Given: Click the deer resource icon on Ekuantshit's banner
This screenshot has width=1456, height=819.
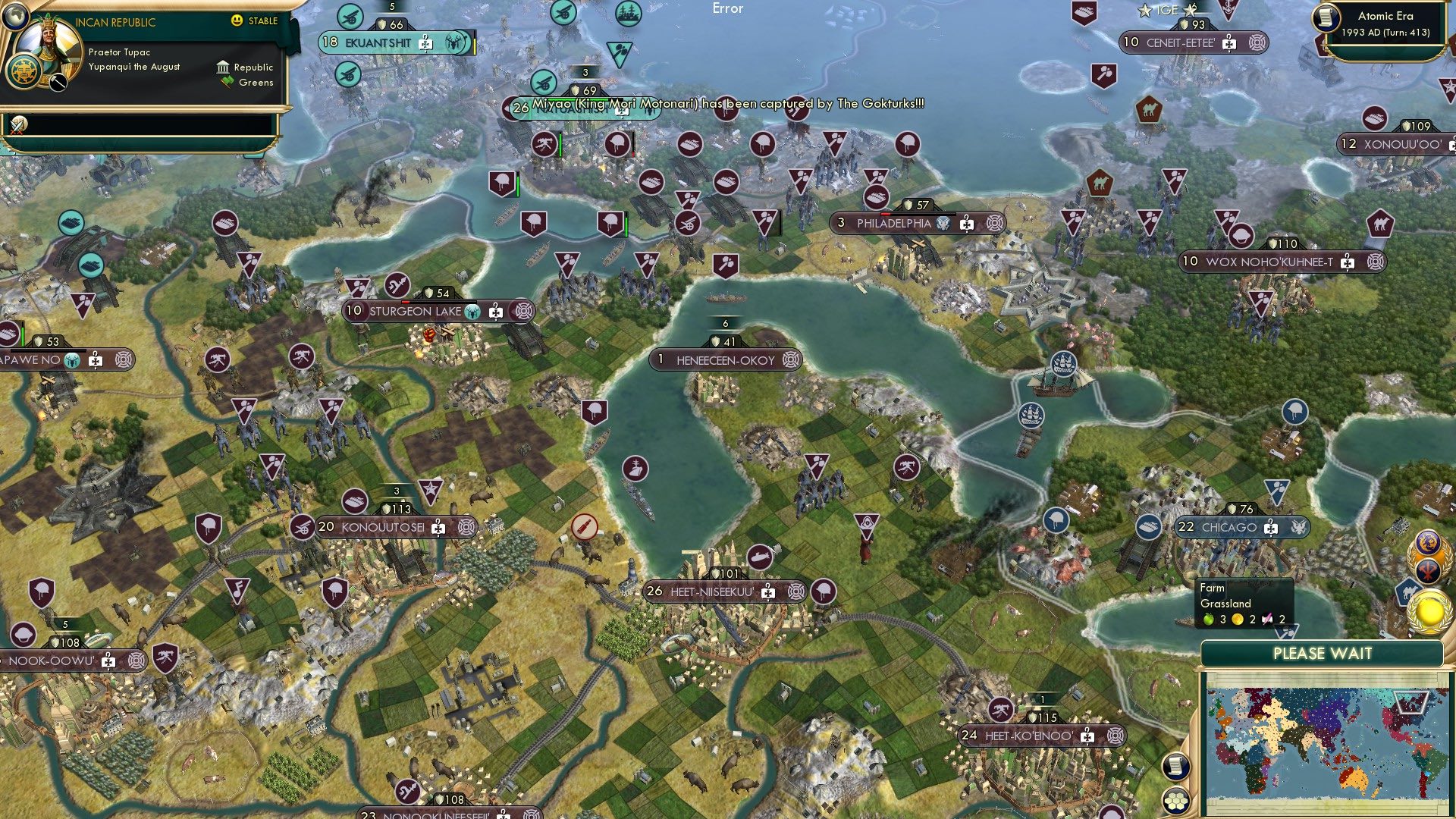Looking at the screenshot, I should point(454,44).
